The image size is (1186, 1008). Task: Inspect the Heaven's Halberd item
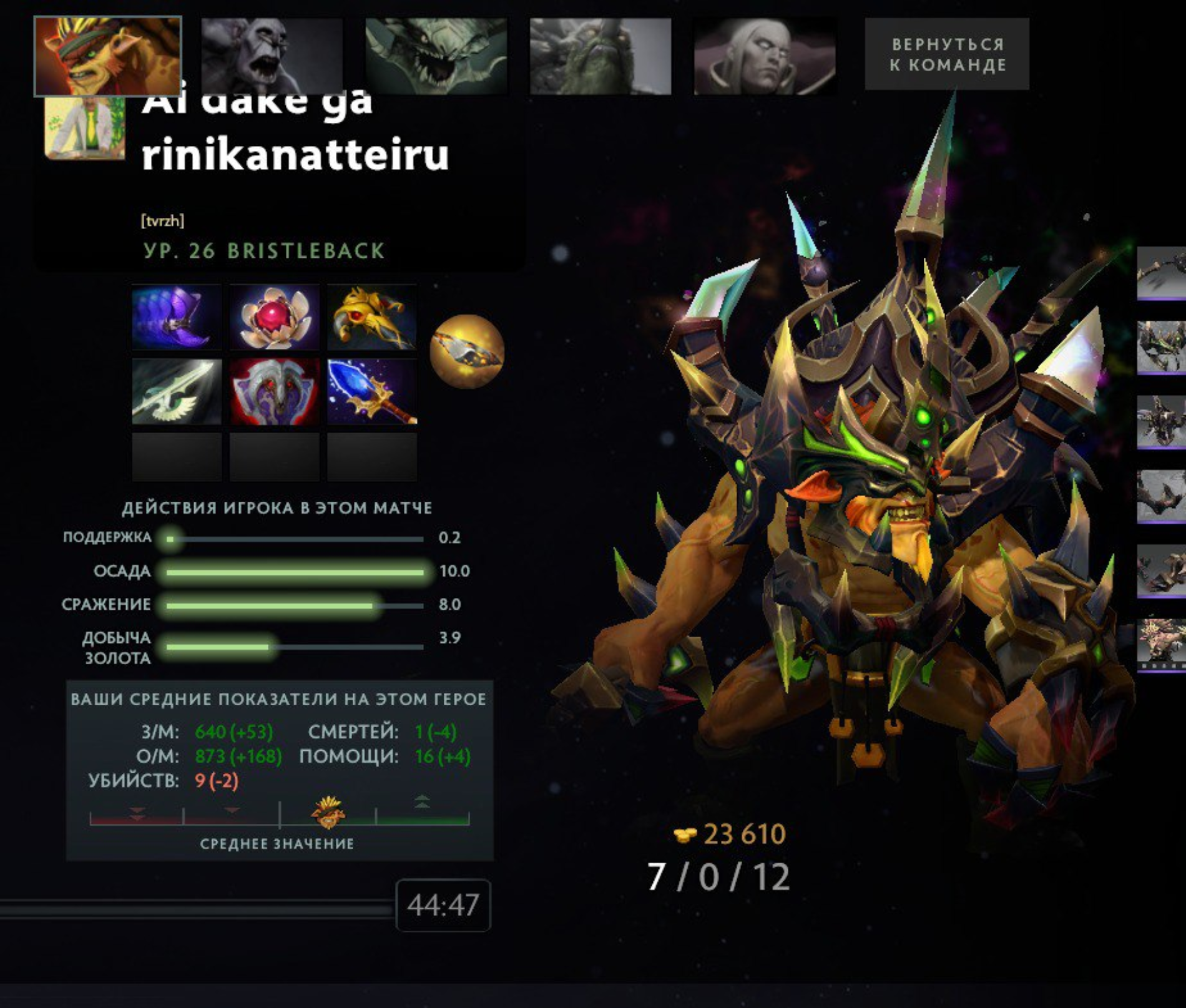tap(177, 391)
